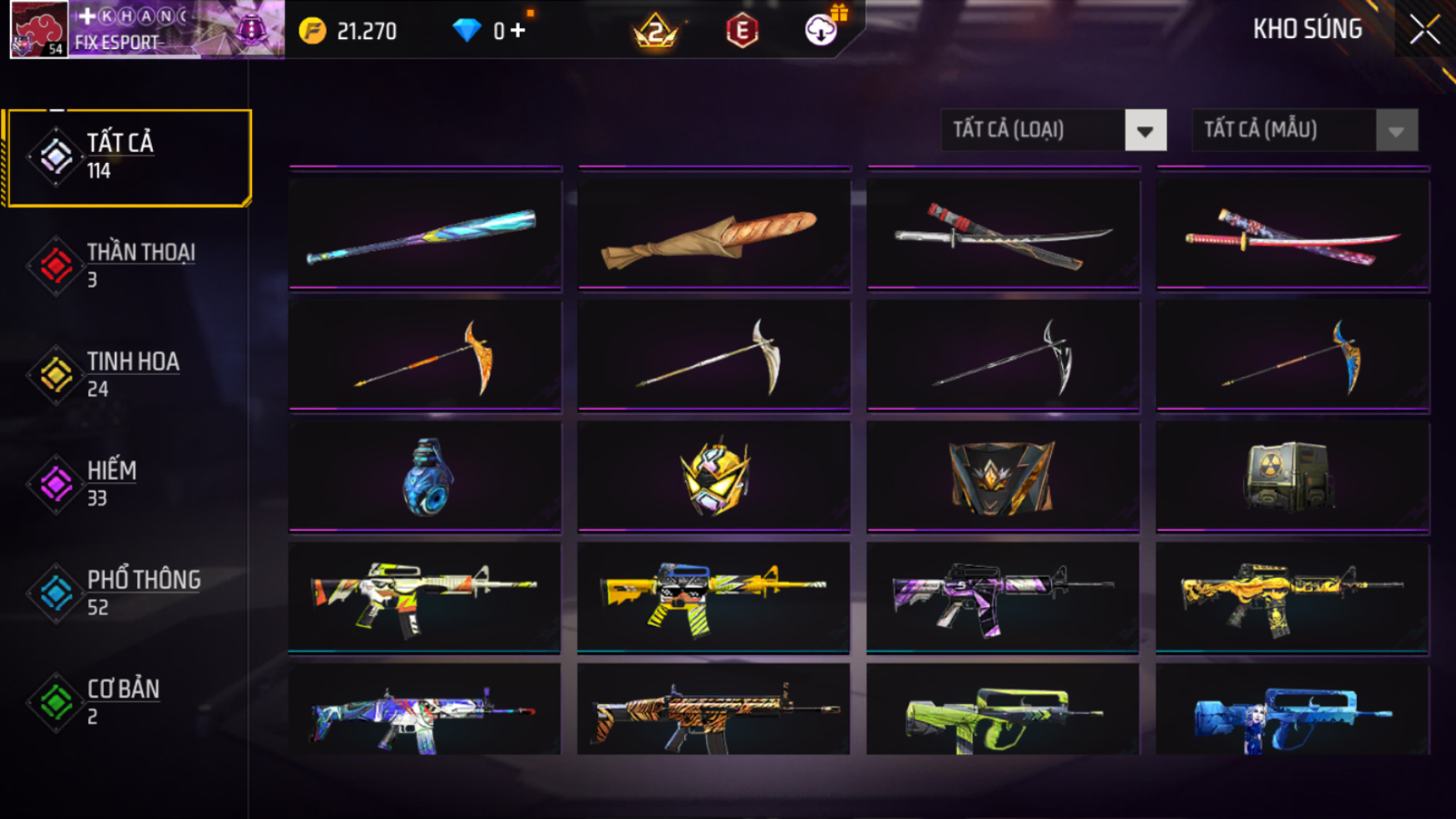Close the Kho Súng weapon vault
The height and width of the screenshot is (819, 1456).
pyautogui.click(x=1424, y=30)
